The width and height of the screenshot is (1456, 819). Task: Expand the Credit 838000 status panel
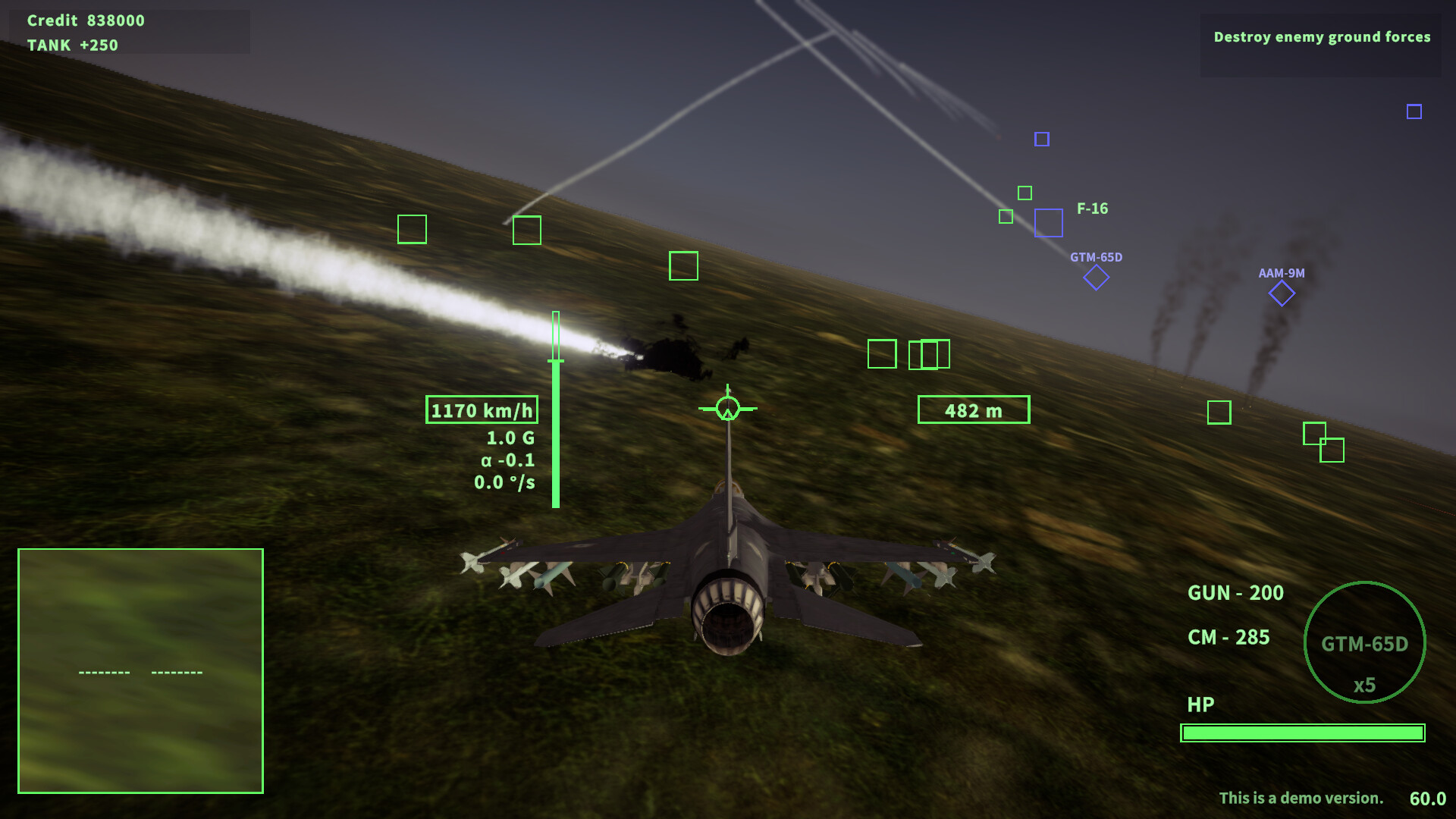coord(86,21)
